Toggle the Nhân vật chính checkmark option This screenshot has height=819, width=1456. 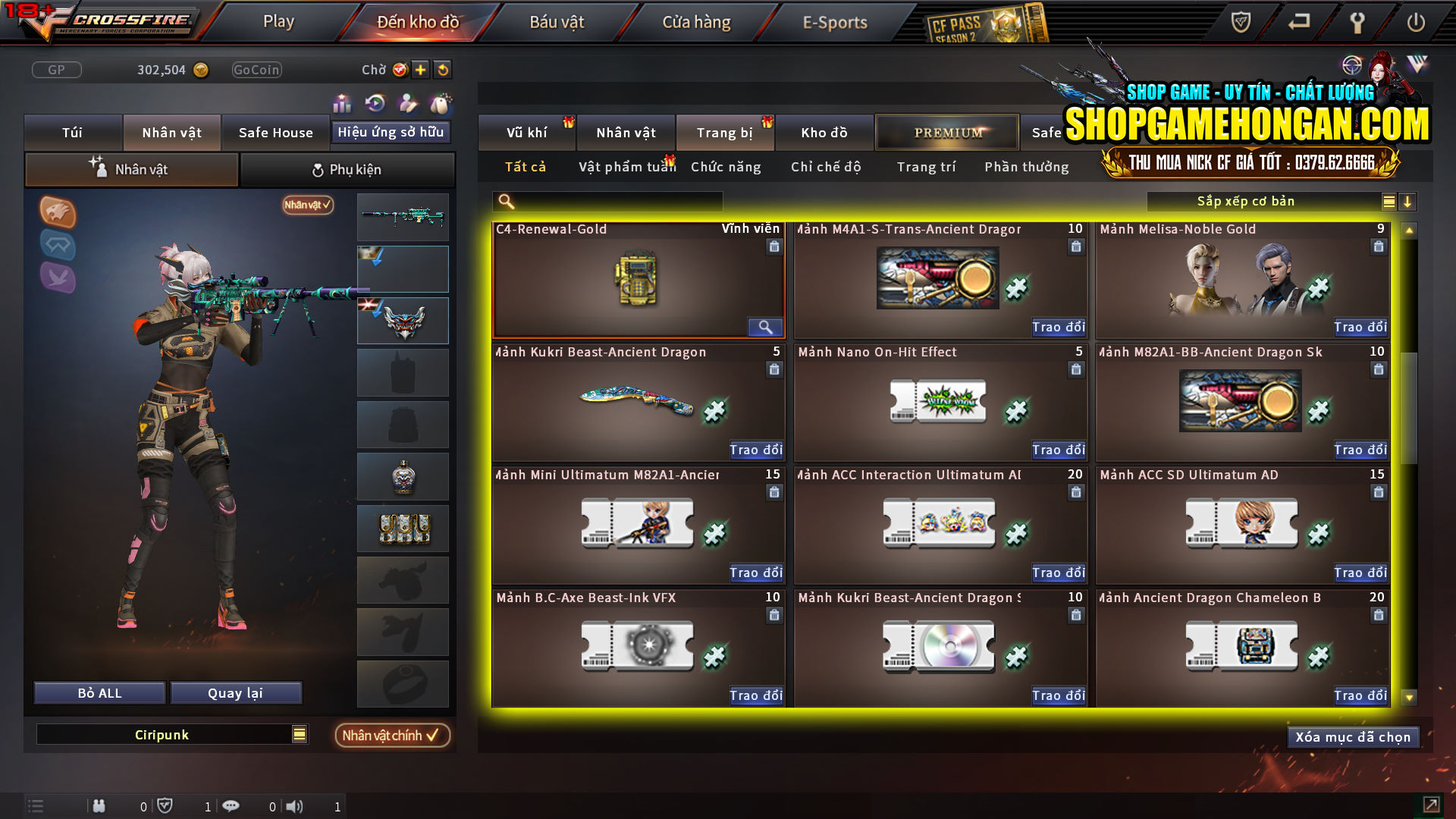pyautogui.click(x=392, y=735)
